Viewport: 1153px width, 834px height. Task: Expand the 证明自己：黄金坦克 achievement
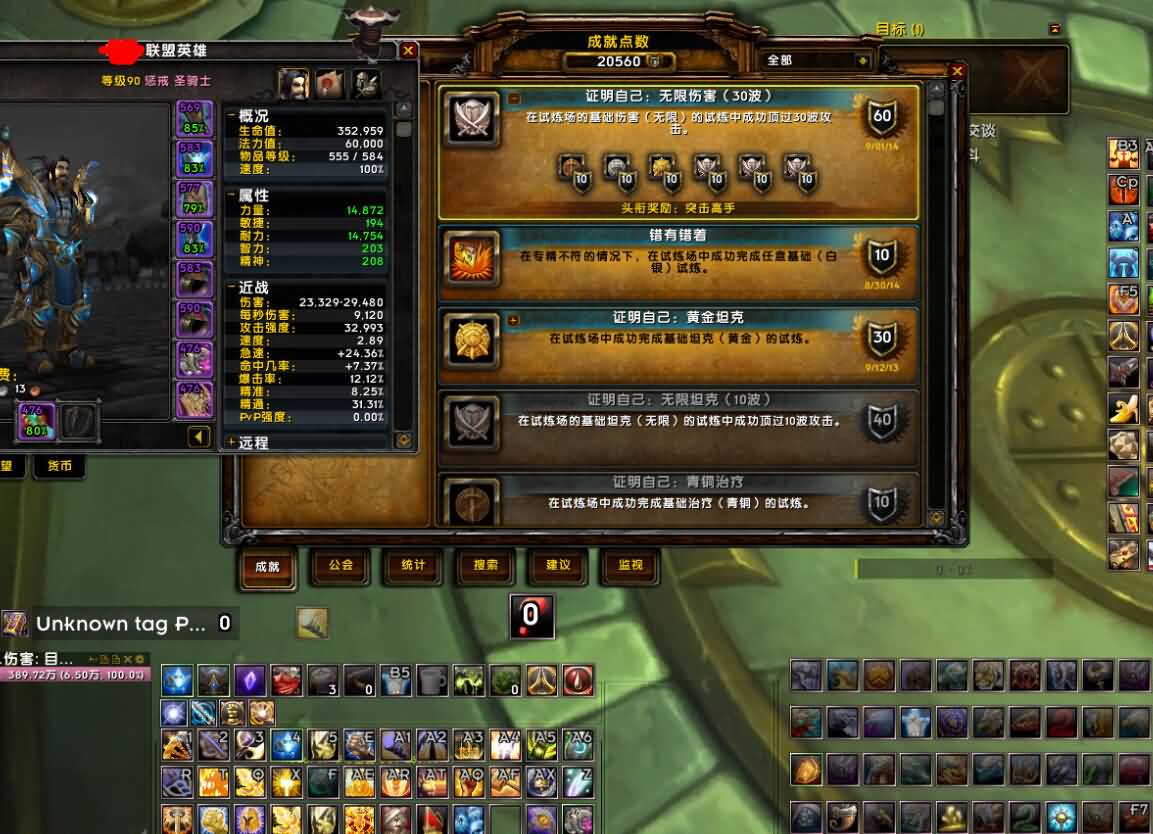point(514,321)
